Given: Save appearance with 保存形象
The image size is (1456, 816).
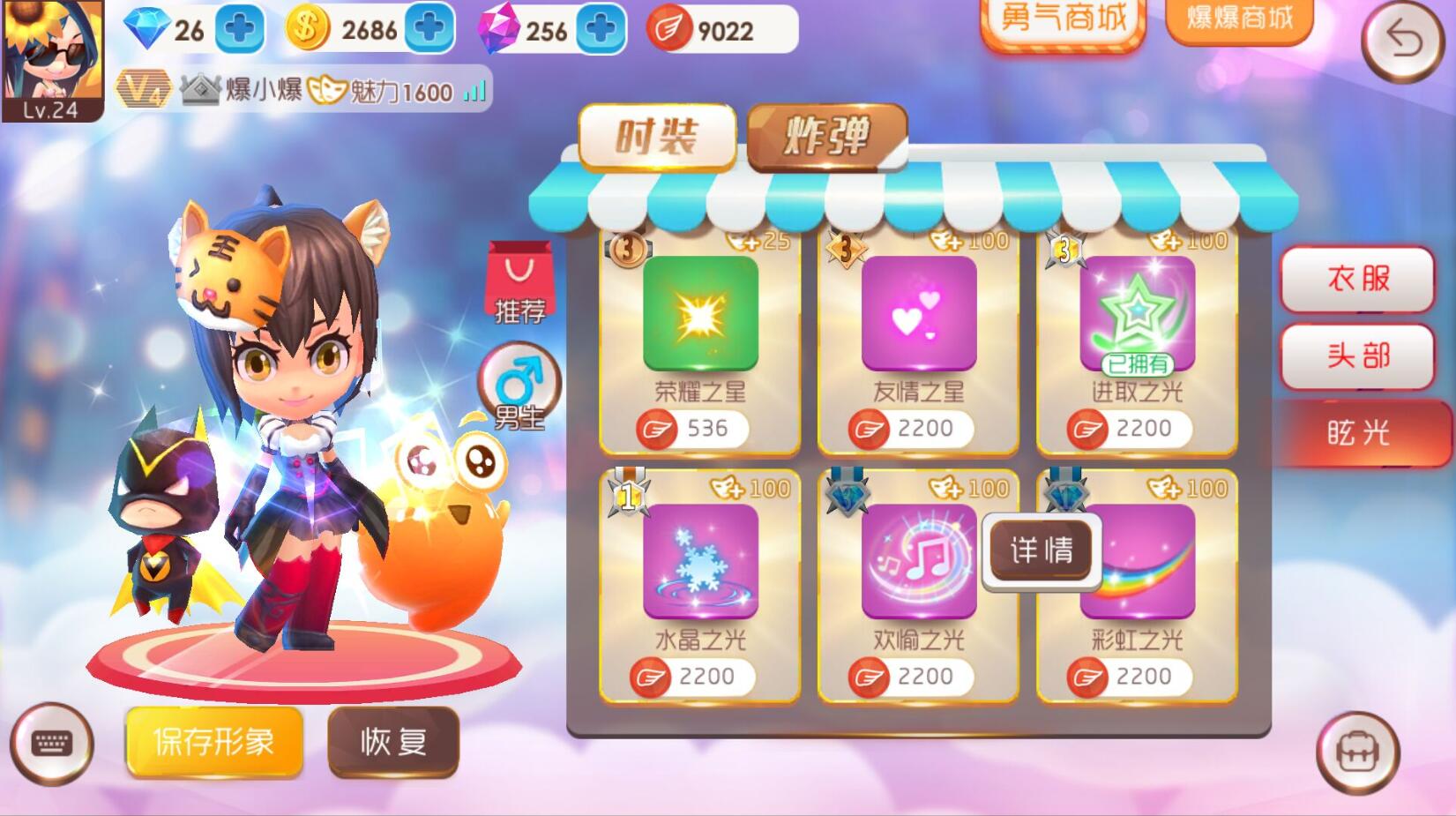Looking at the screenshot, I should (x=214, y=742).
